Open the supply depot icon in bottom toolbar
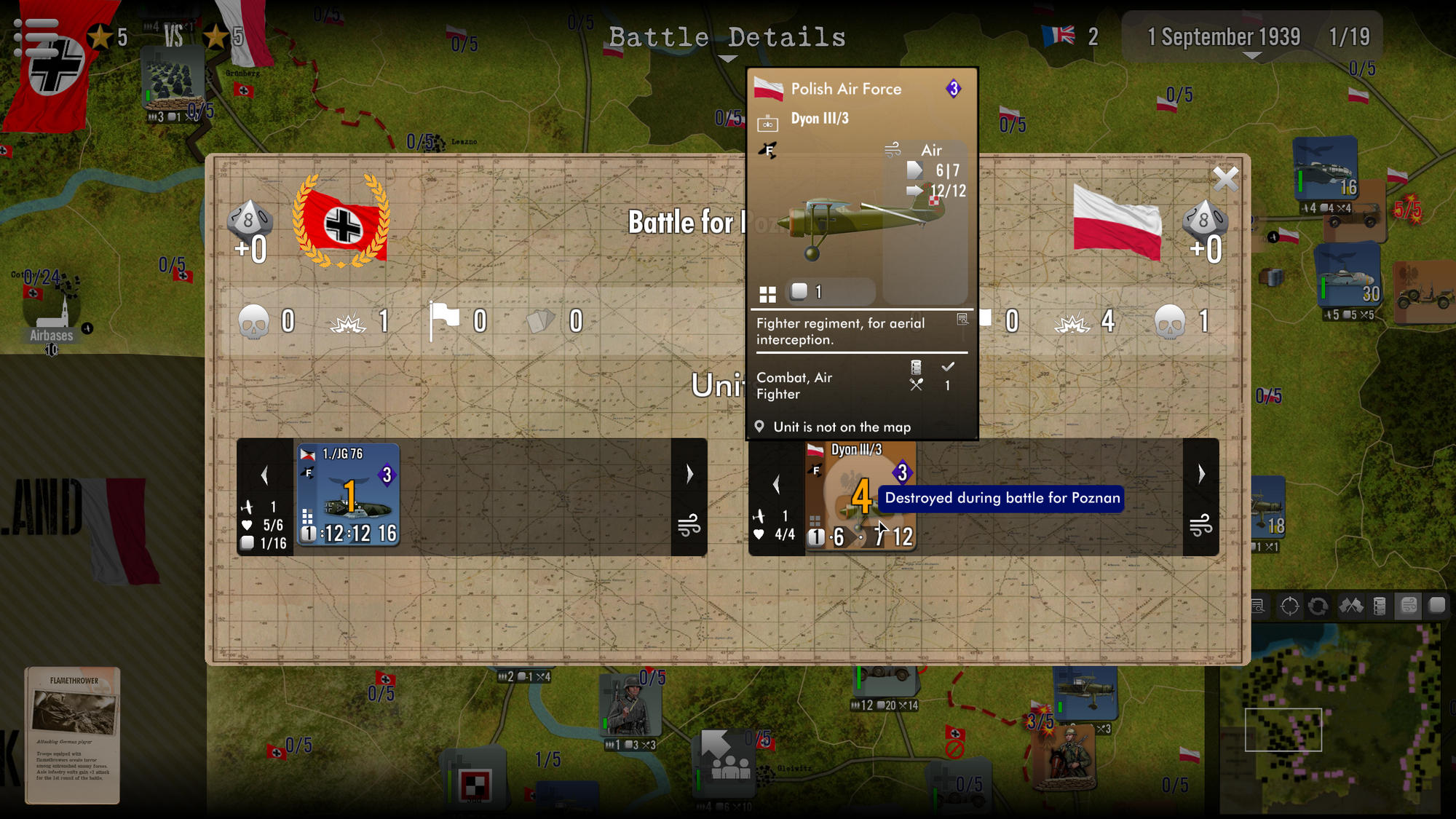The image size is (1456, 819). click(x=1379, y=606)
